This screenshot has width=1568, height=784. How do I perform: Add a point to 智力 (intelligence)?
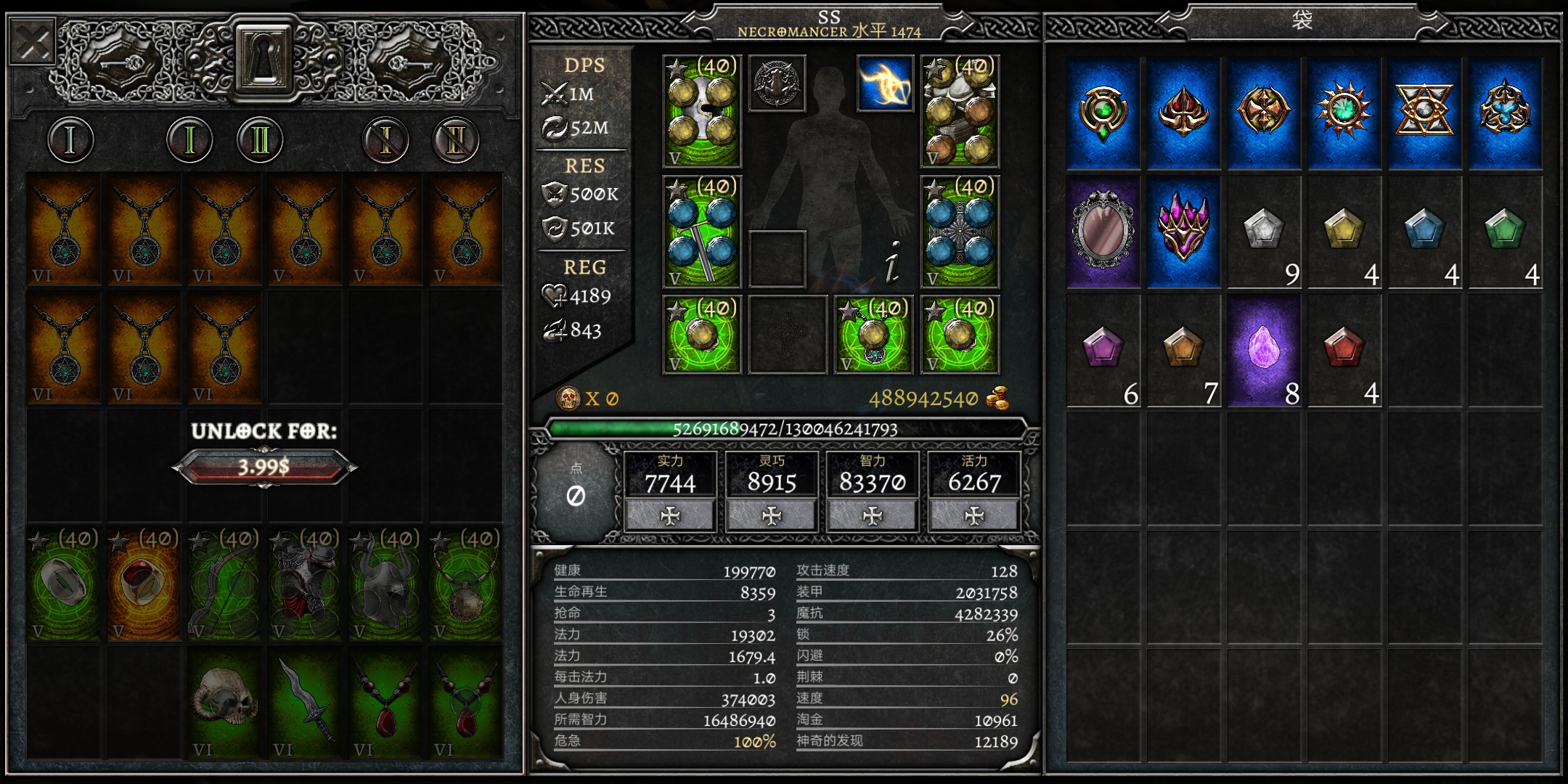(x=873, y=515)
